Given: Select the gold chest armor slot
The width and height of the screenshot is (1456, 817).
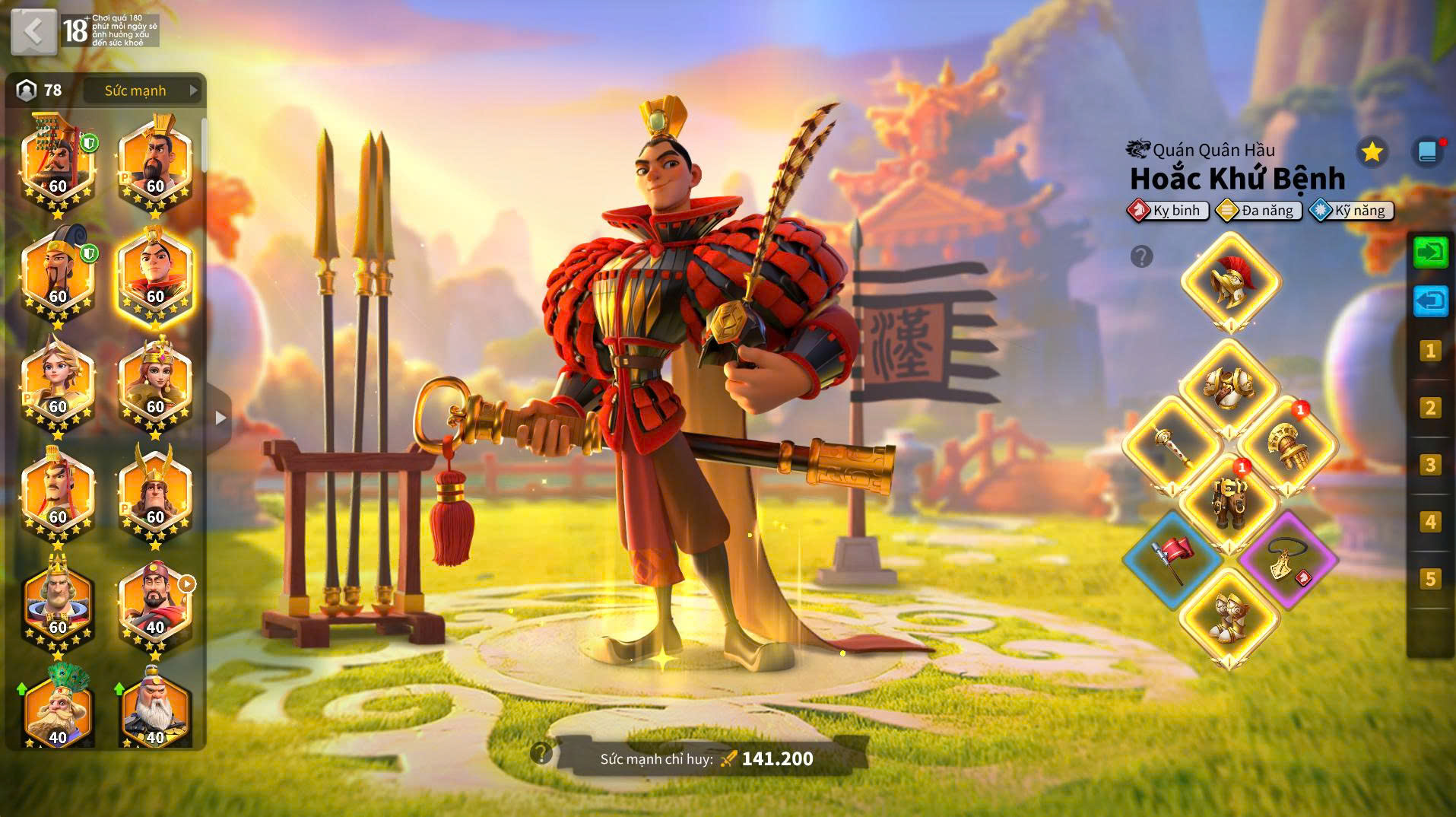Looking at the screenshot, I should pos(1229,388).
